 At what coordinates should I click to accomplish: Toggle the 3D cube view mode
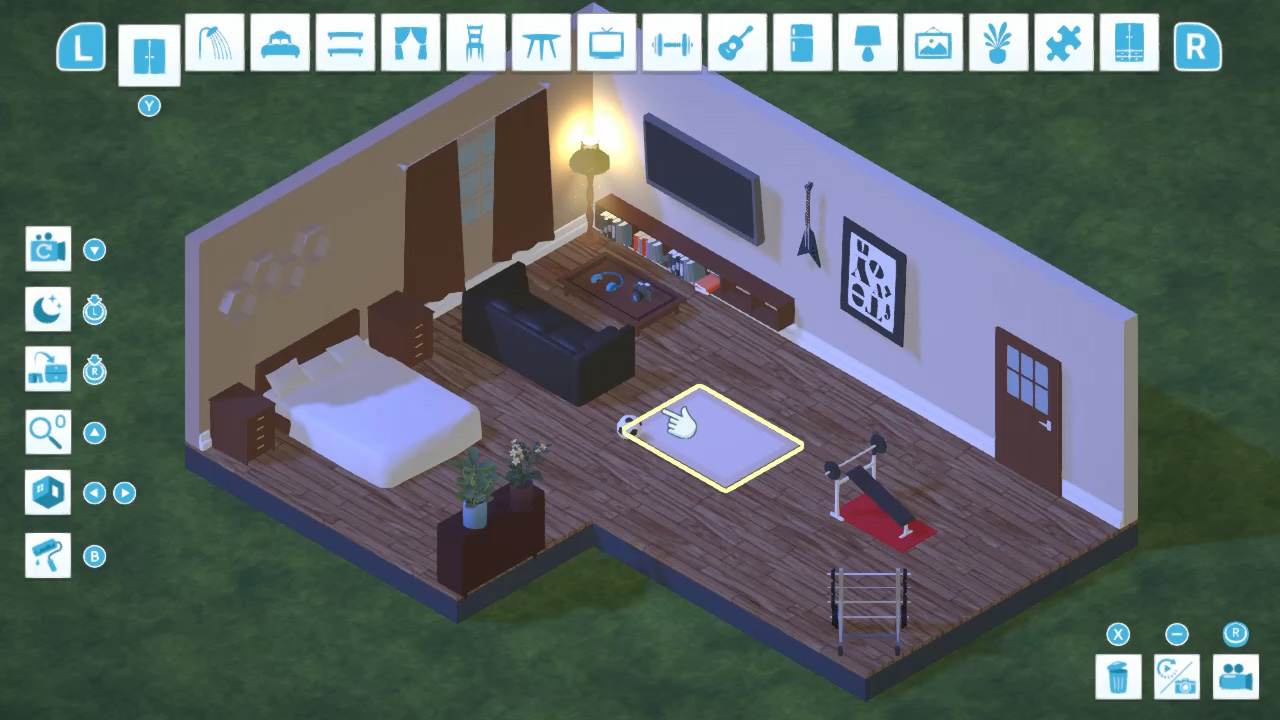[x=48, y=493]
